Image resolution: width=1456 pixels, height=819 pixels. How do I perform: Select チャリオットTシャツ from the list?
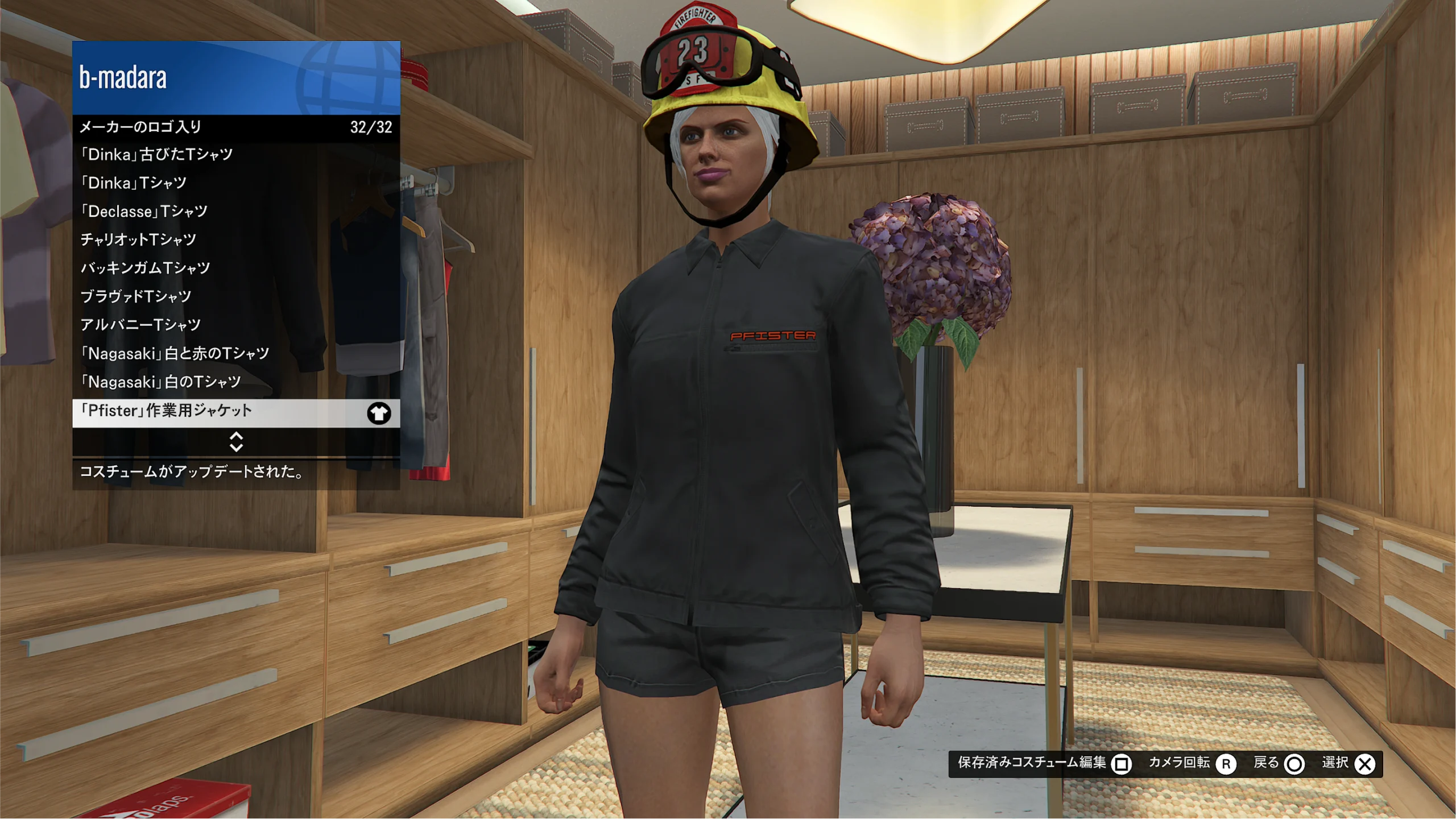pos(235,240)
